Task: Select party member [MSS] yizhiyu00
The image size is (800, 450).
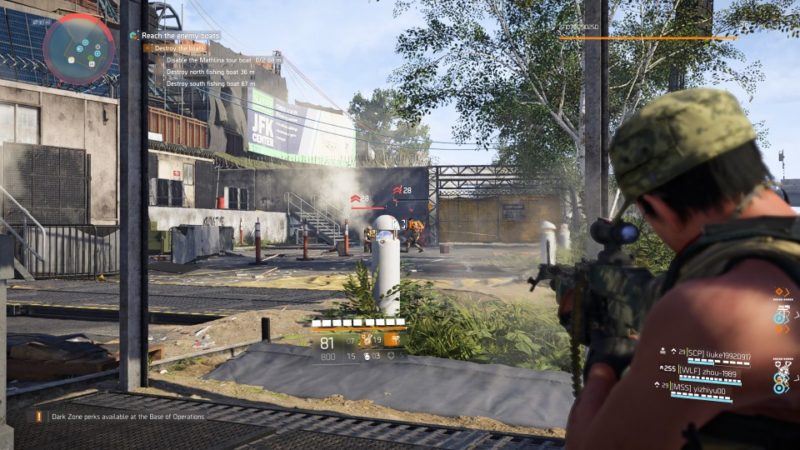Action: click(x=707, y=387)
